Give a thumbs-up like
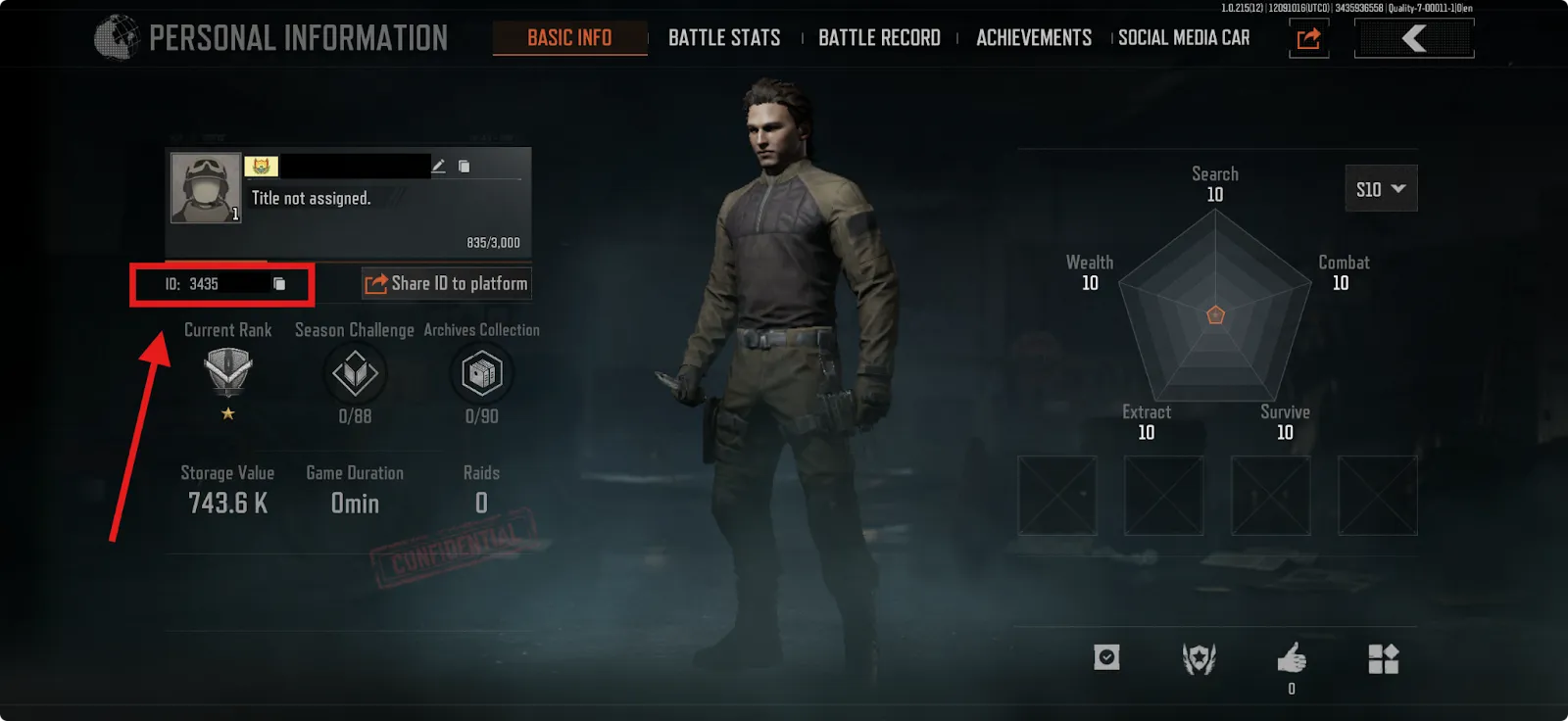 (x=1292, y=658)
